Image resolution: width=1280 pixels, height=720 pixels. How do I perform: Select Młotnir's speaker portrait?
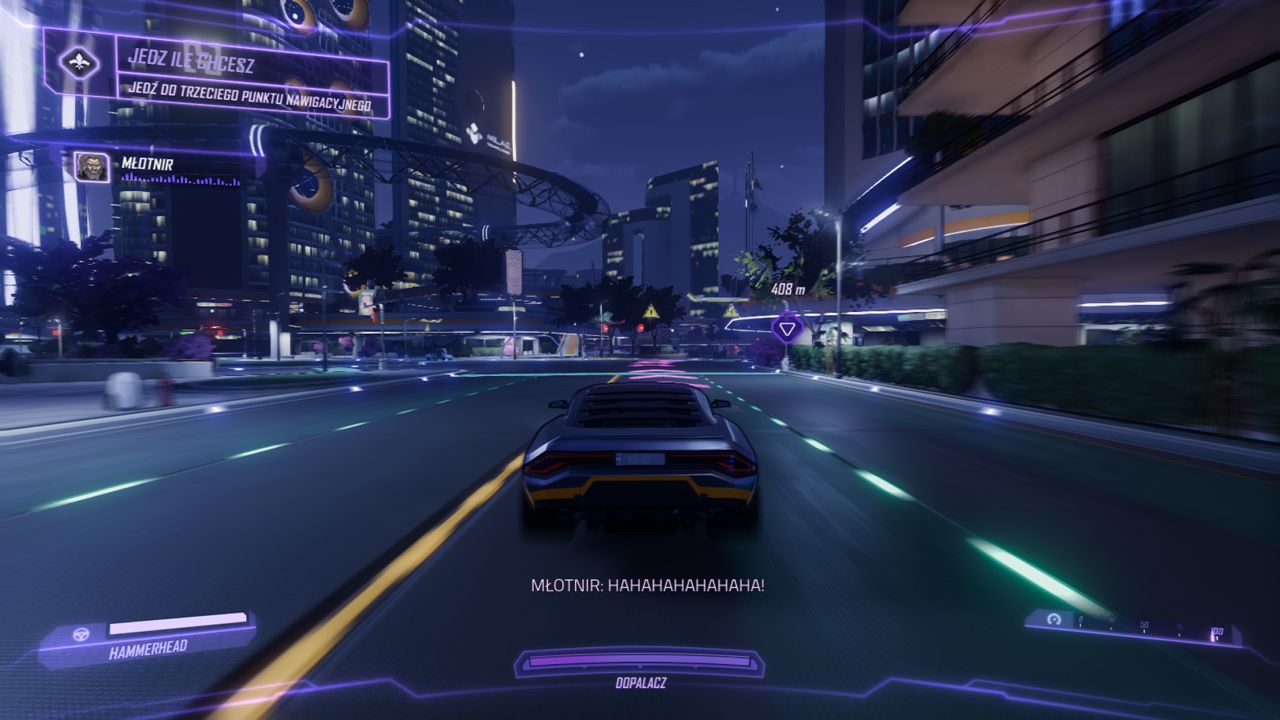coord(92,166)
